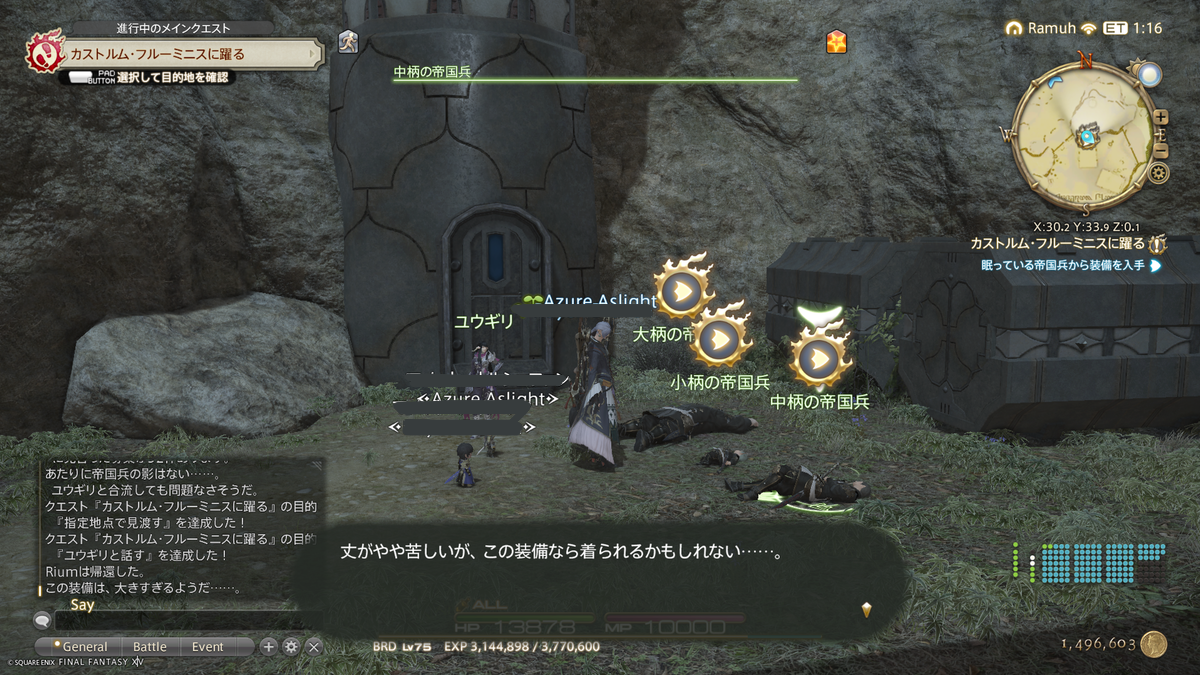
Task: Add a new chat tab with plus button
Action: click(x=268, y=647)
